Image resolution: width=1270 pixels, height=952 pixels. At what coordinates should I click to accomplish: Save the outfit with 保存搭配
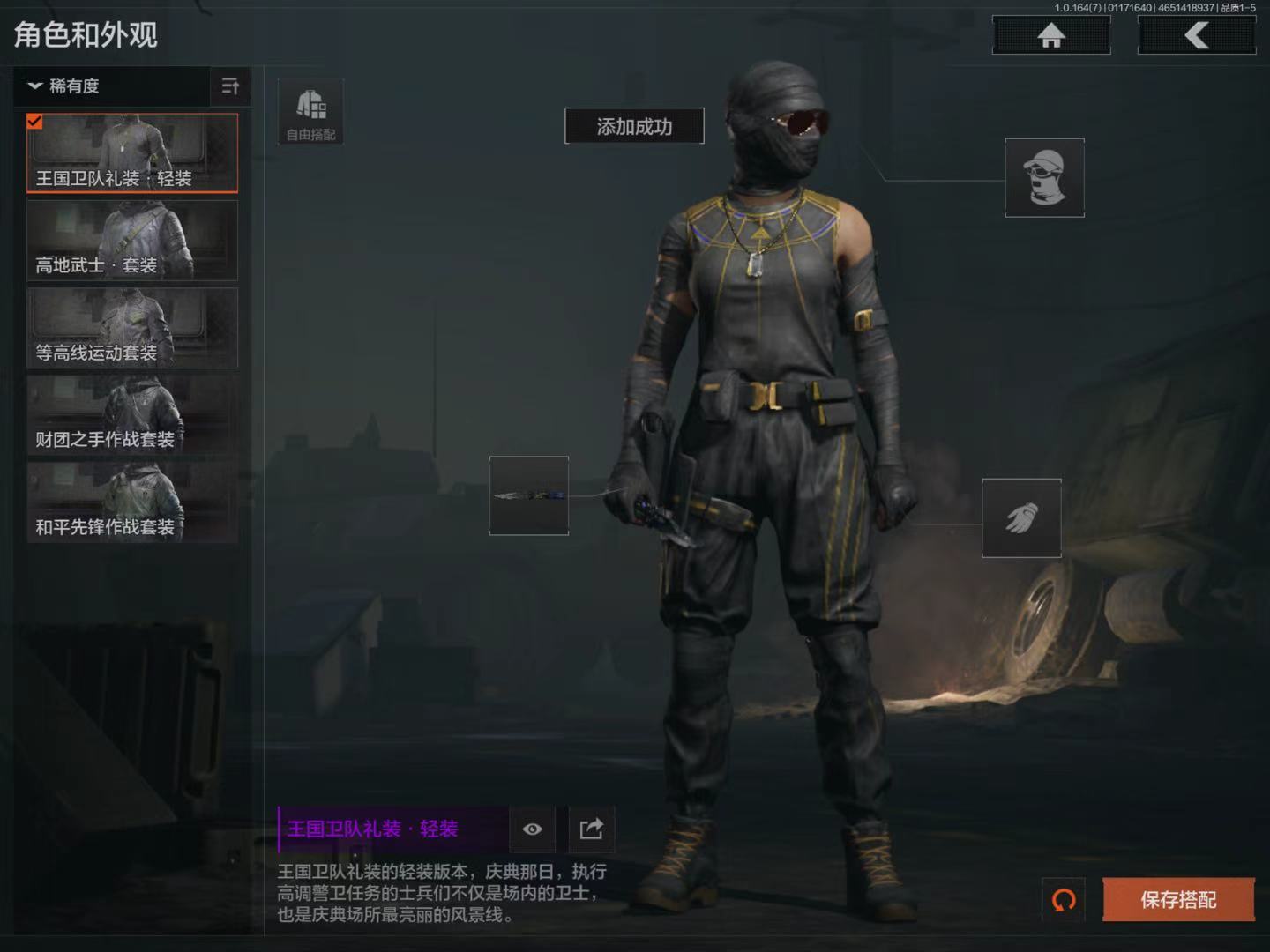pos(1178,900)
